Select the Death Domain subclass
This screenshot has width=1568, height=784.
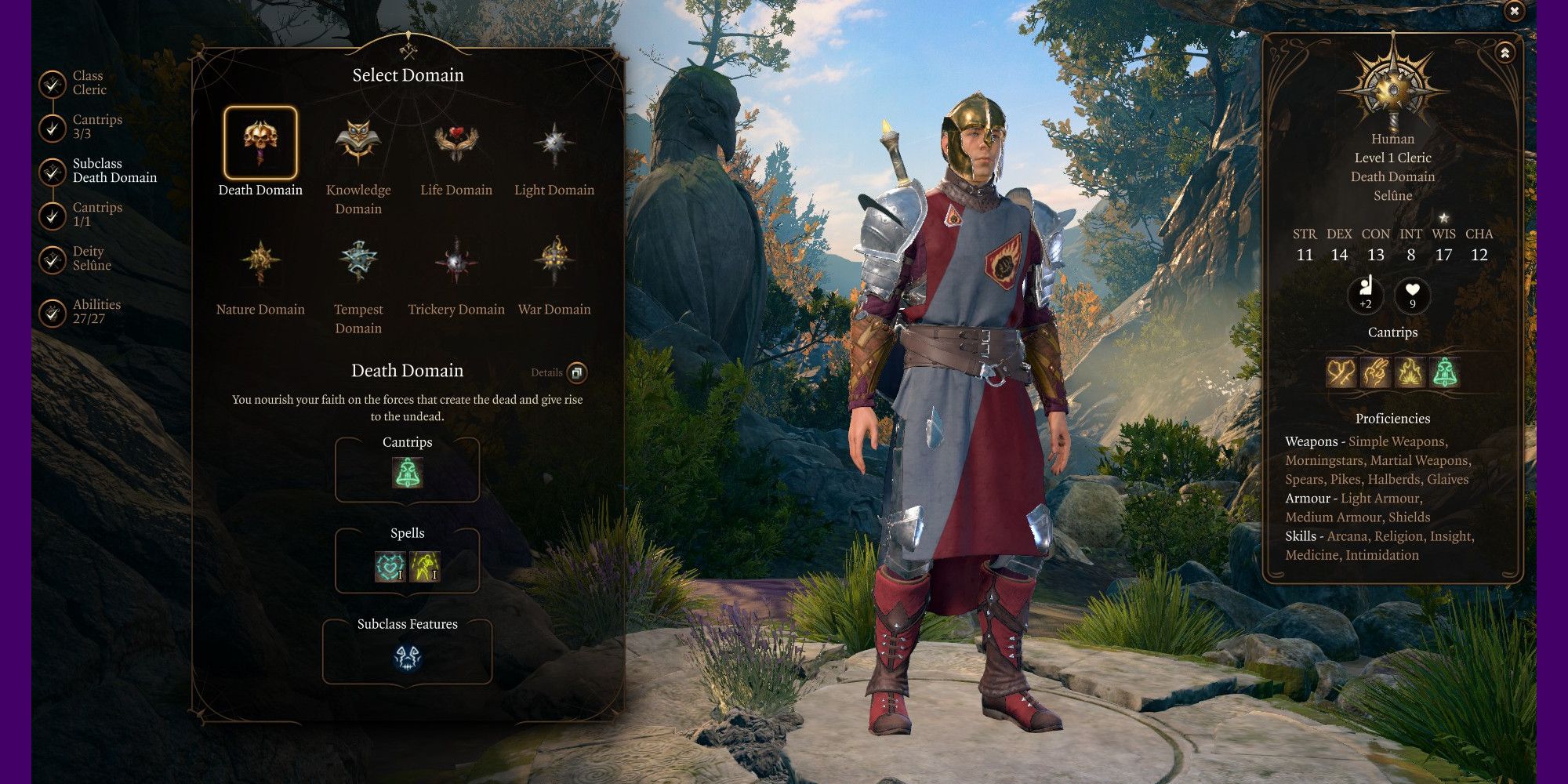[x=260, y=143]
